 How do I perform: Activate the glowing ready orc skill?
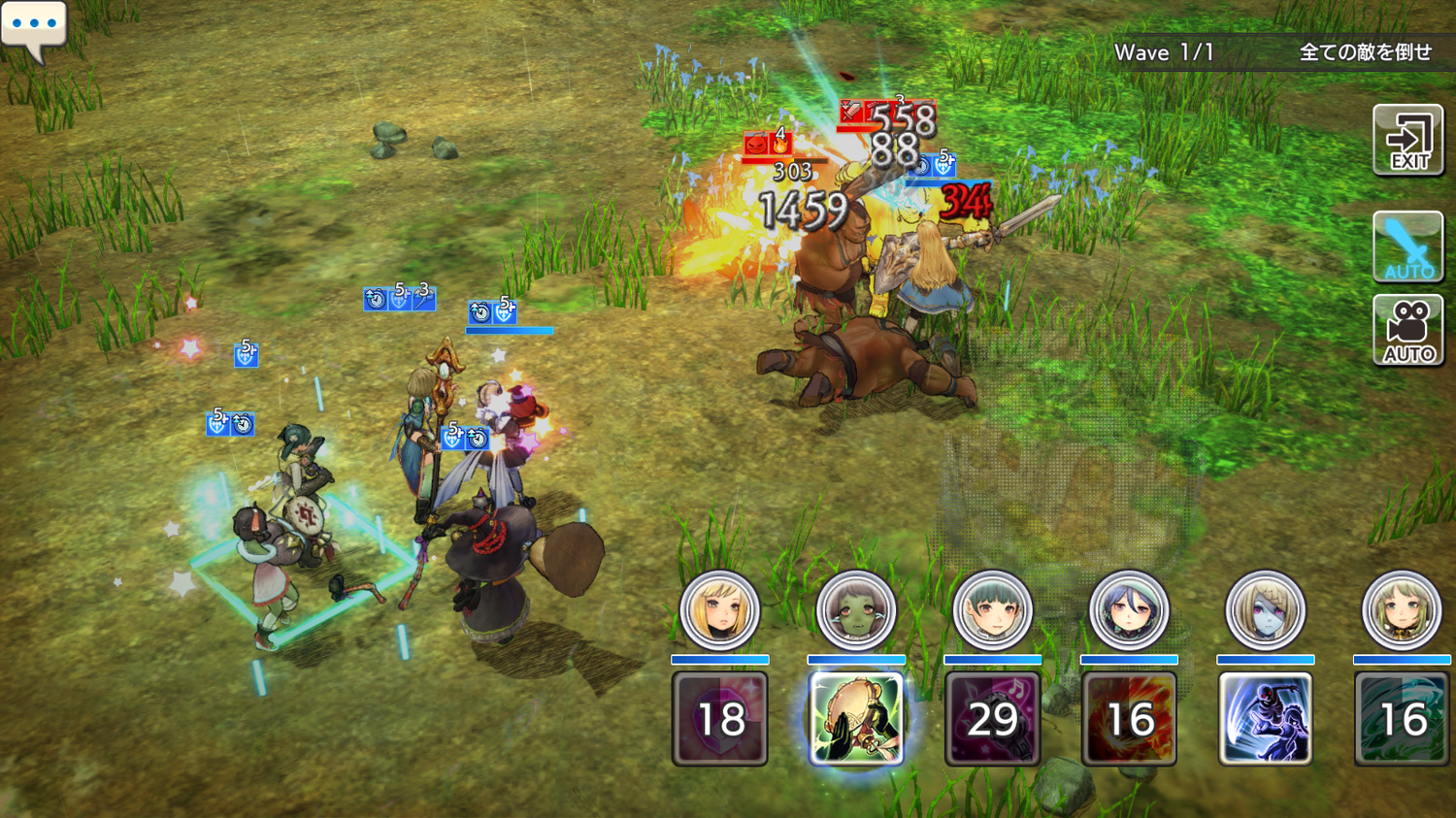[856, 719]
